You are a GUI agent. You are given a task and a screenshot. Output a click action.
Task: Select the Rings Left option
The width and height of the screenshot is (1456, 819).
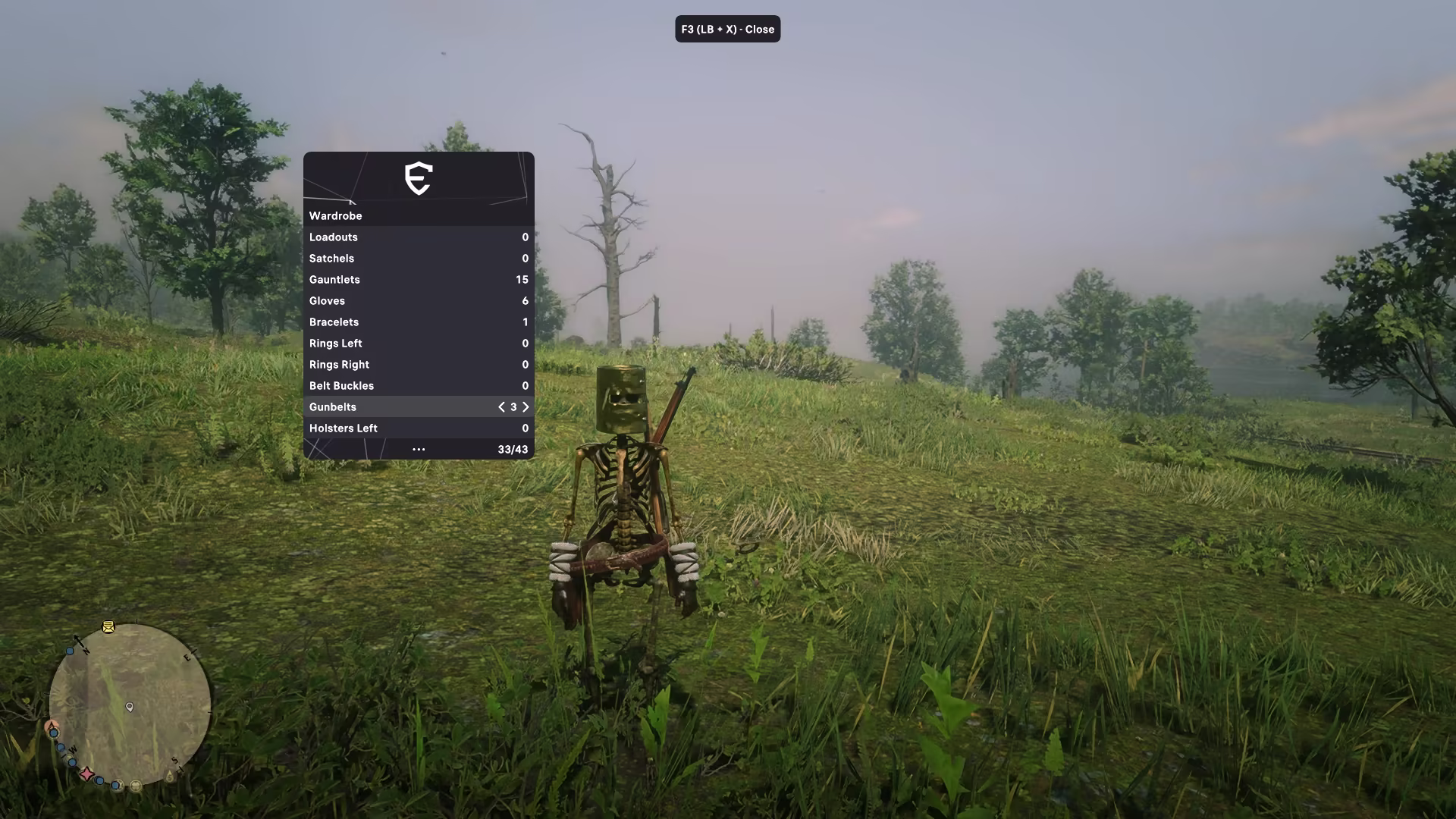click(x=418, y=344)
